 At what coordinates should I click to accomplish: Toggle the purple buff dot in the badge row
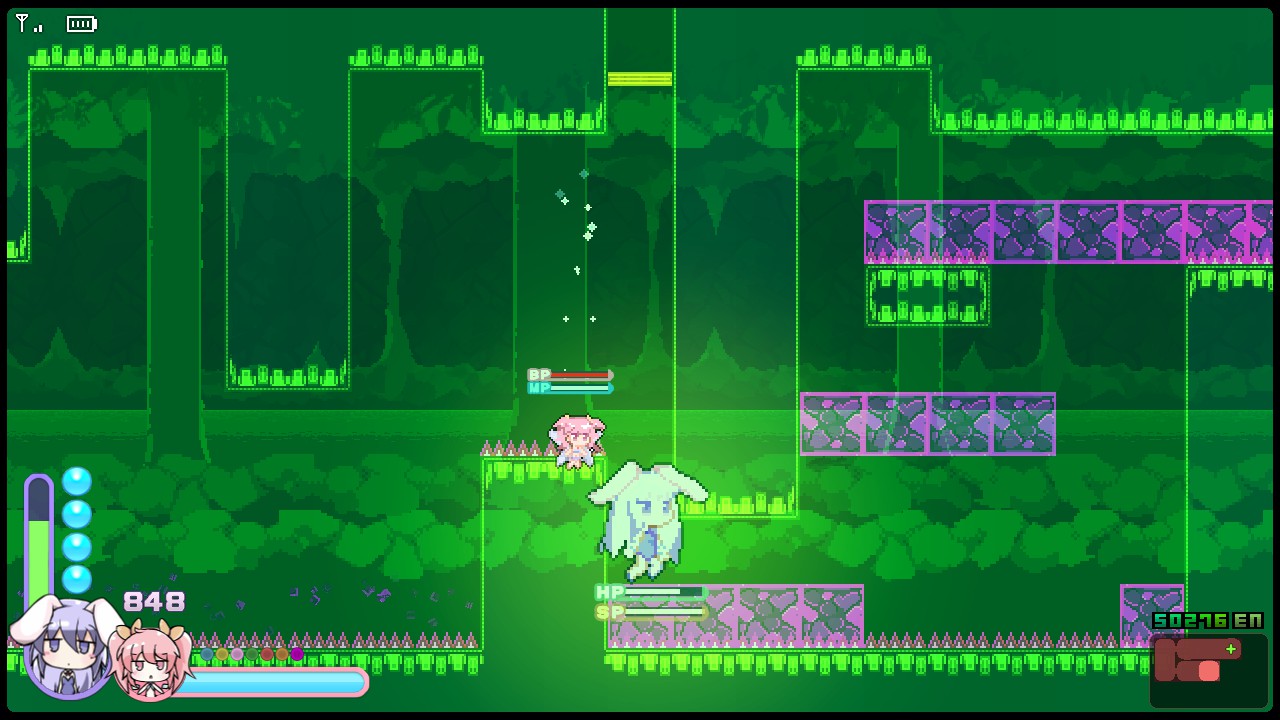tap(296, 655)
